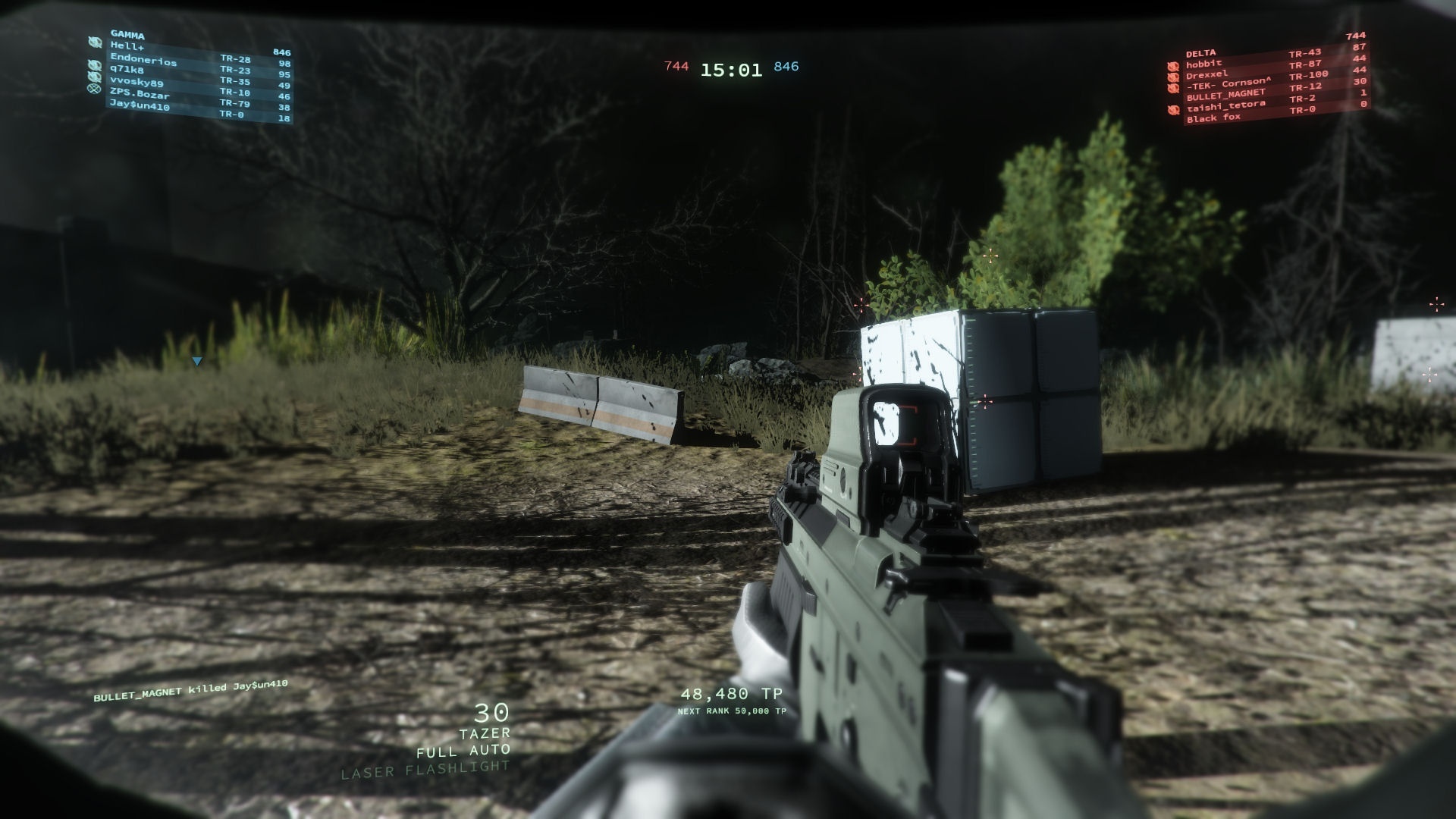The image size is (1456, 819).
Task: Toggle the blue objective marker triangle
Action: point(197,359)
